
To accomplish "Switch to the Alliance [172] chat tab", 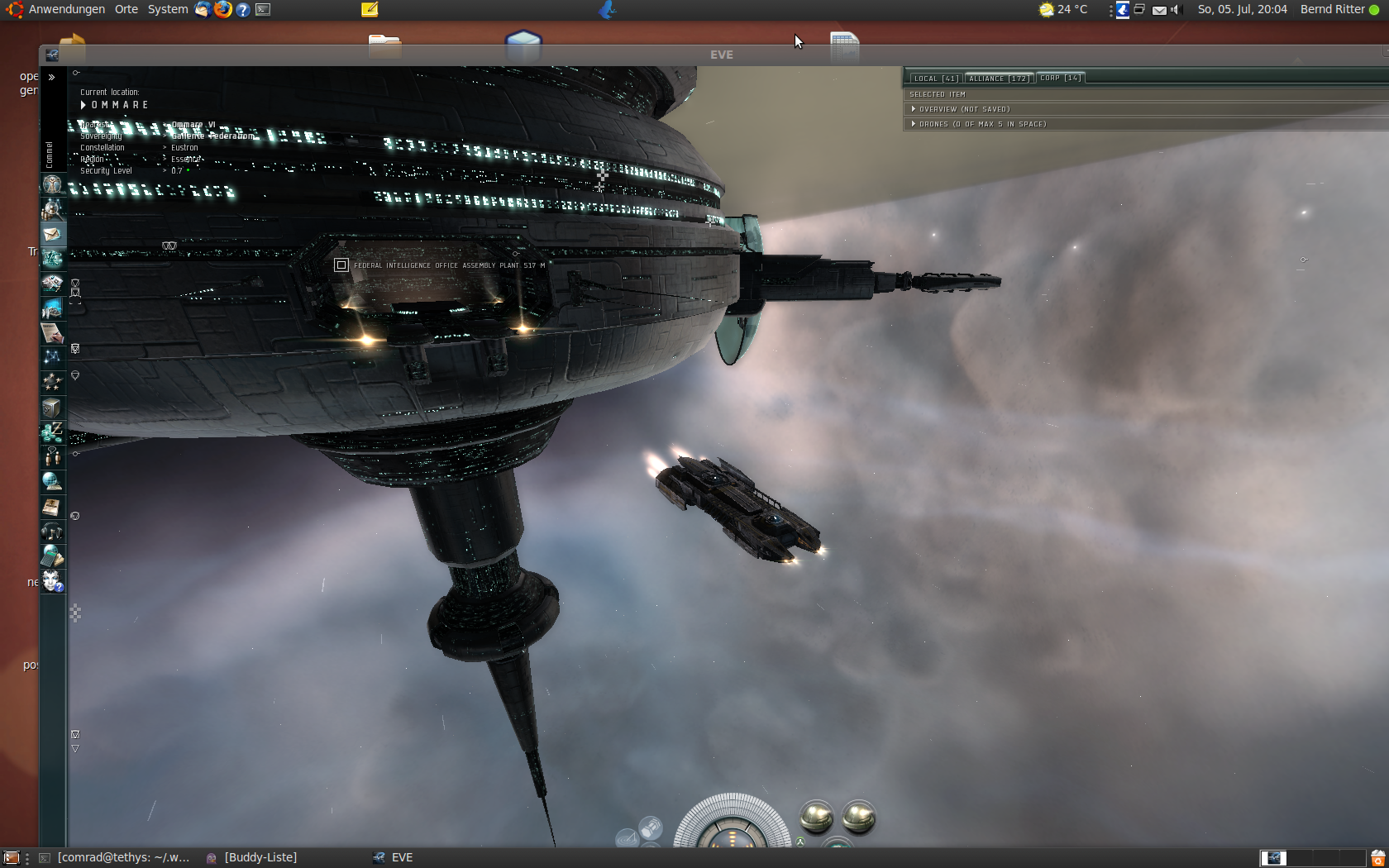I will [x=998, y=78].
